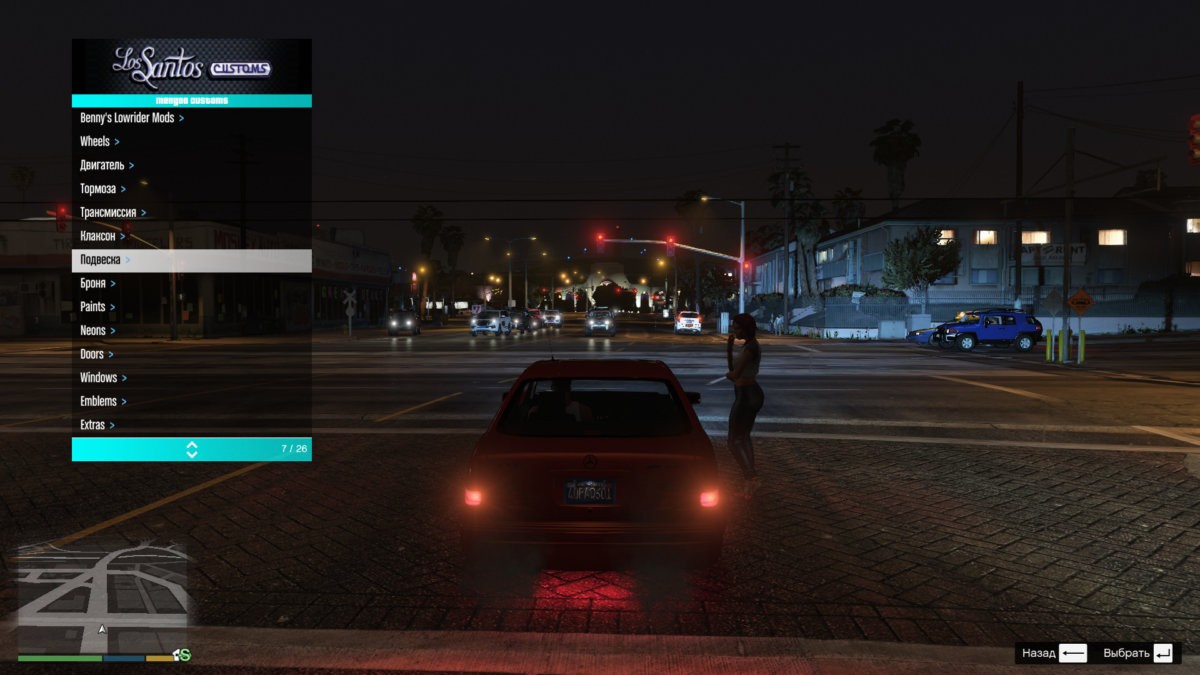Select the Neons menu entry
This screenshot has width=1200, height=675.
tap(94, 331)
